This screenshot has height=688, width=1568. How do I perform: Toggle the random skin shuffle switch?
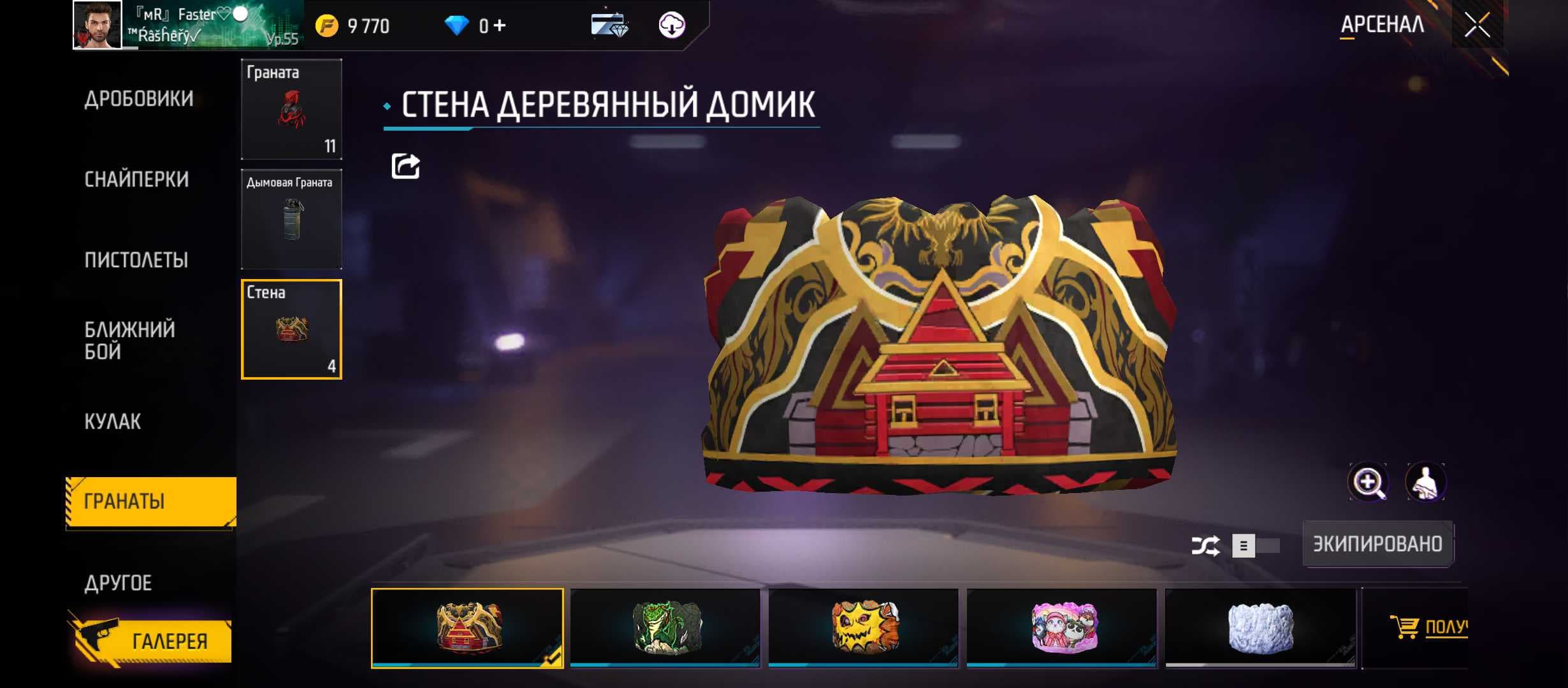pos(1254,545)
